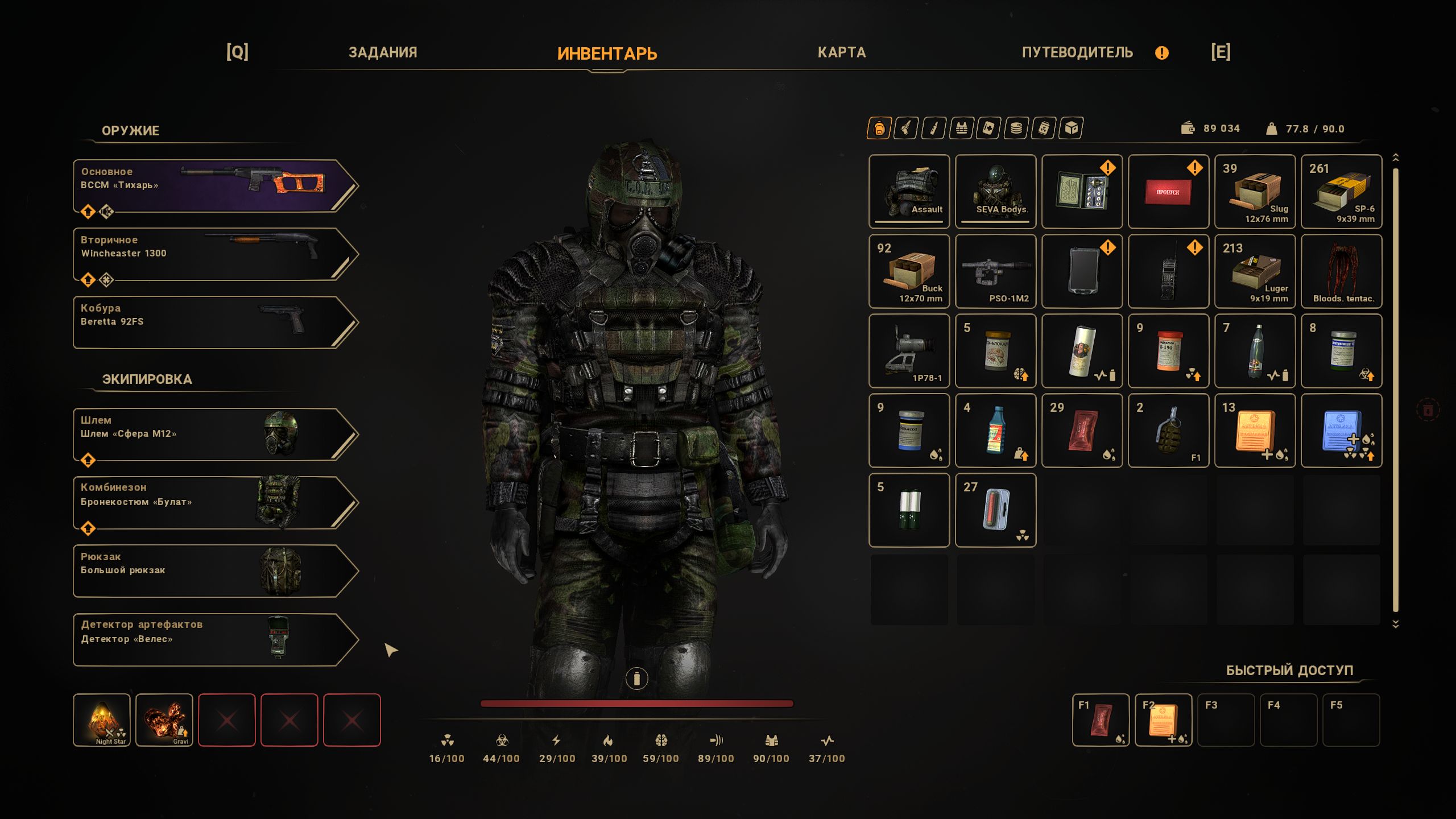
Task: Select the SEVA Bodysuit inventory item
Action: coord(995,191)
